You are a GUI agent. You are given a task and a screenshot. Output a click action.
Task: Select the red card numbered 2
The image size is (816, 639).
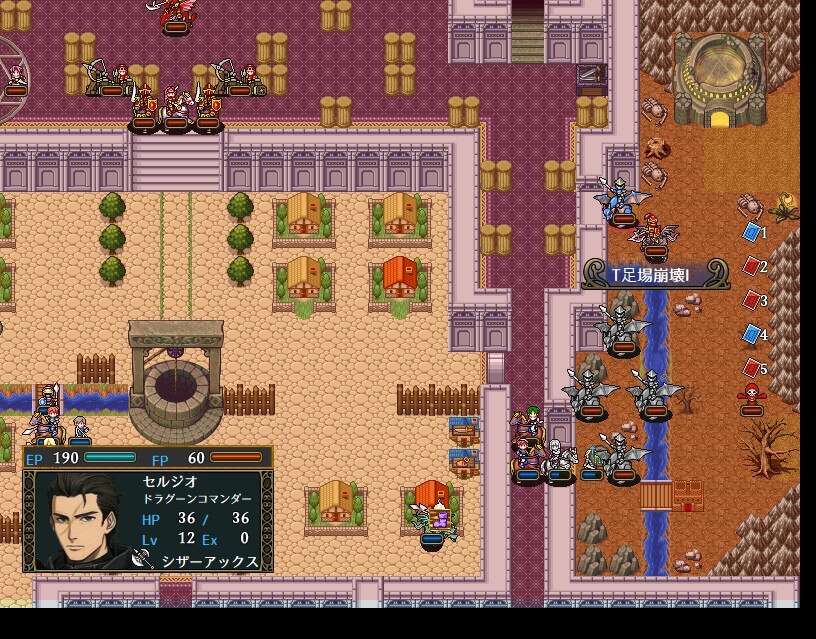752,266
